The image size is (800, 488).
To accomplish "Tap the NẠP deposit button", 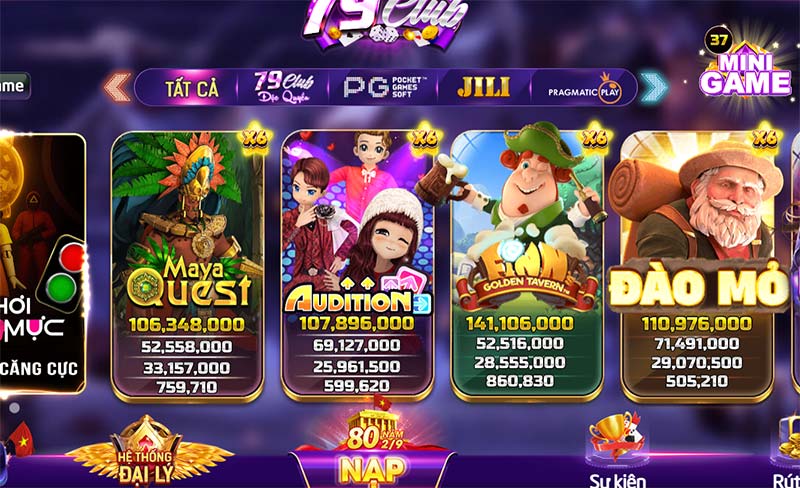I will pyautogui.click(x=372, y=465).
